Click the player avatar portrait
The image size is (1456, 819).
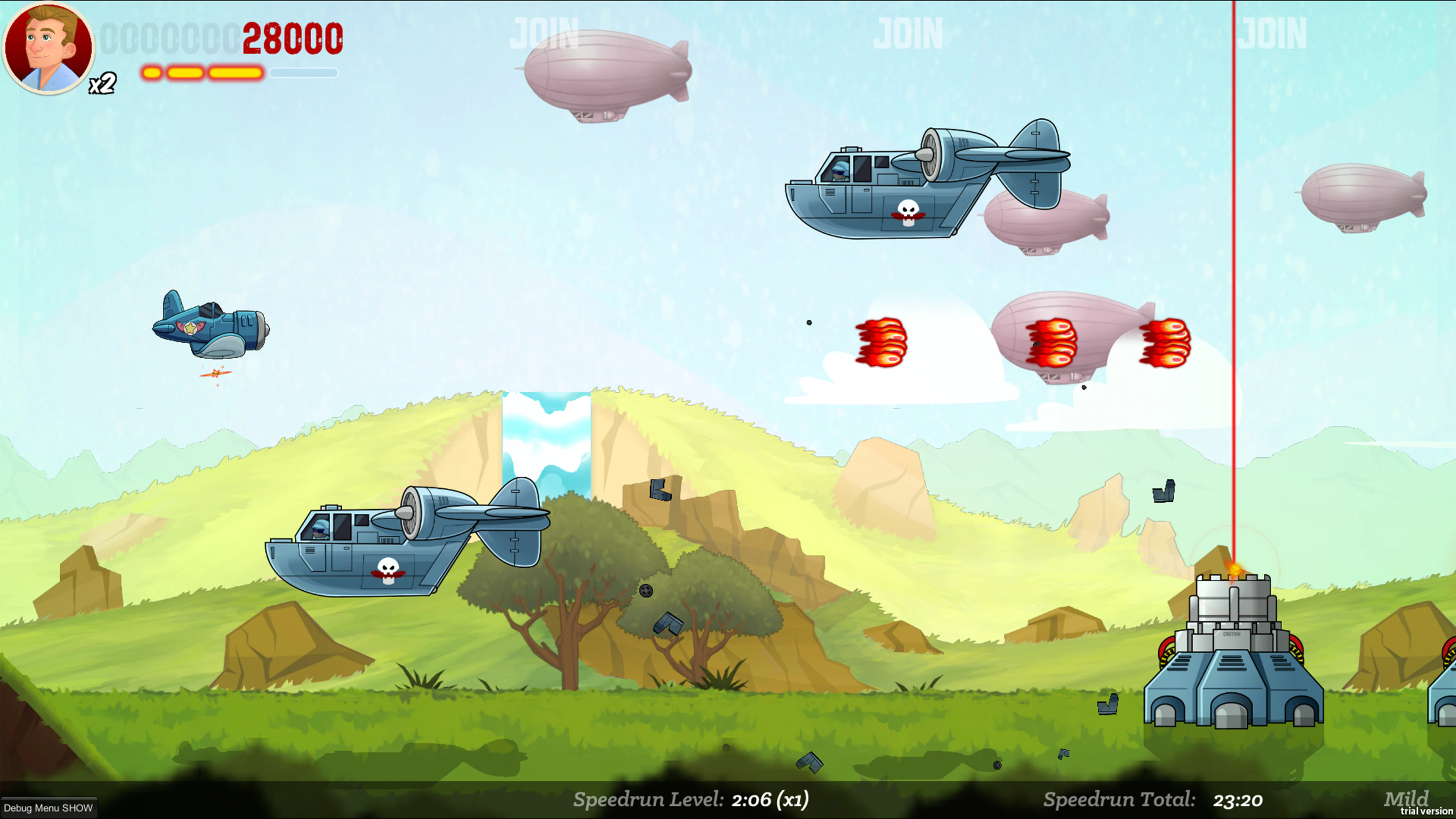[50, 48]
